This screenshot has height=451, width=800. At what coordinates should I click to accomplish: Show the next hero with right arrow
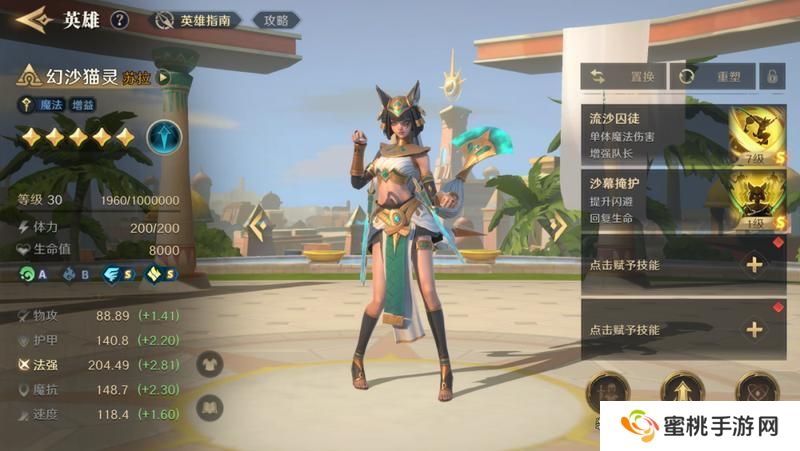point(555,227)
